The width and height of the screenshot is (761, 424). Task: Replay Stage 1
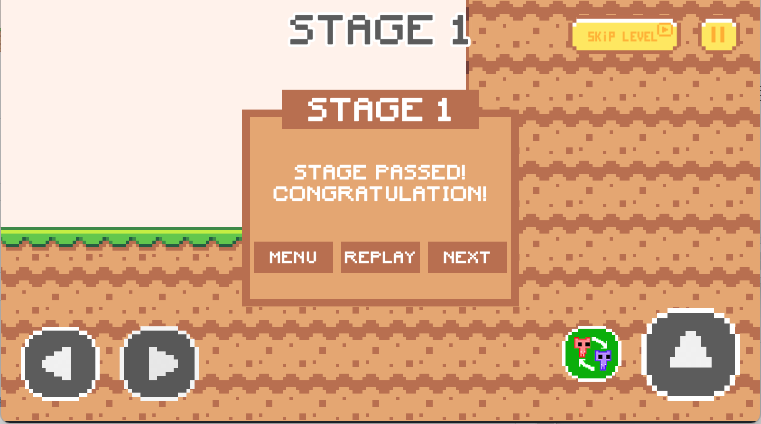coord(380,257)
